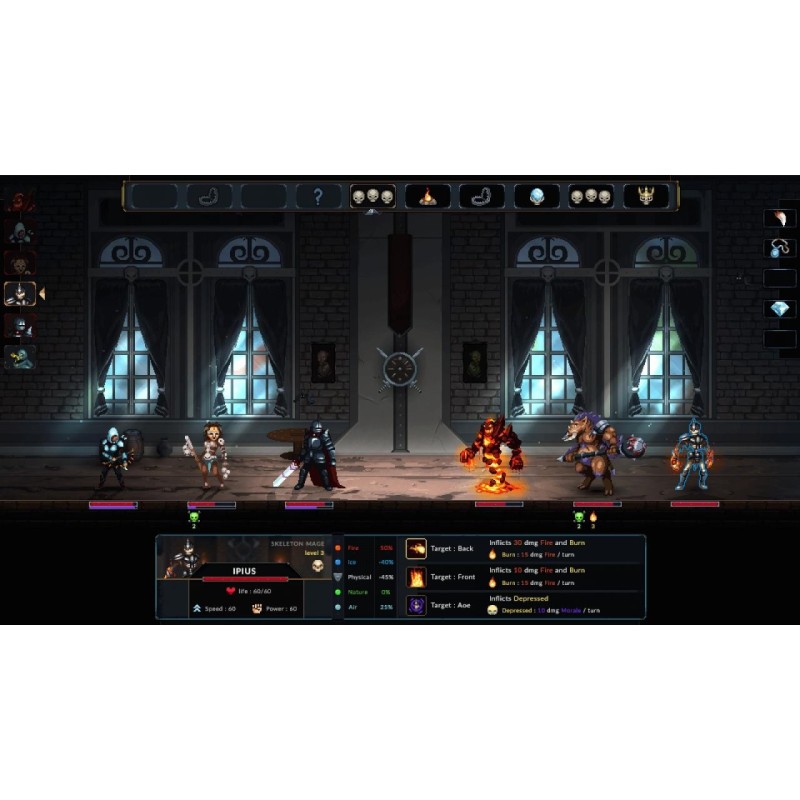The height and width of the screenshot is (800, 800).
Task: Choose the campfire room on the path
Action: (427, 196)
